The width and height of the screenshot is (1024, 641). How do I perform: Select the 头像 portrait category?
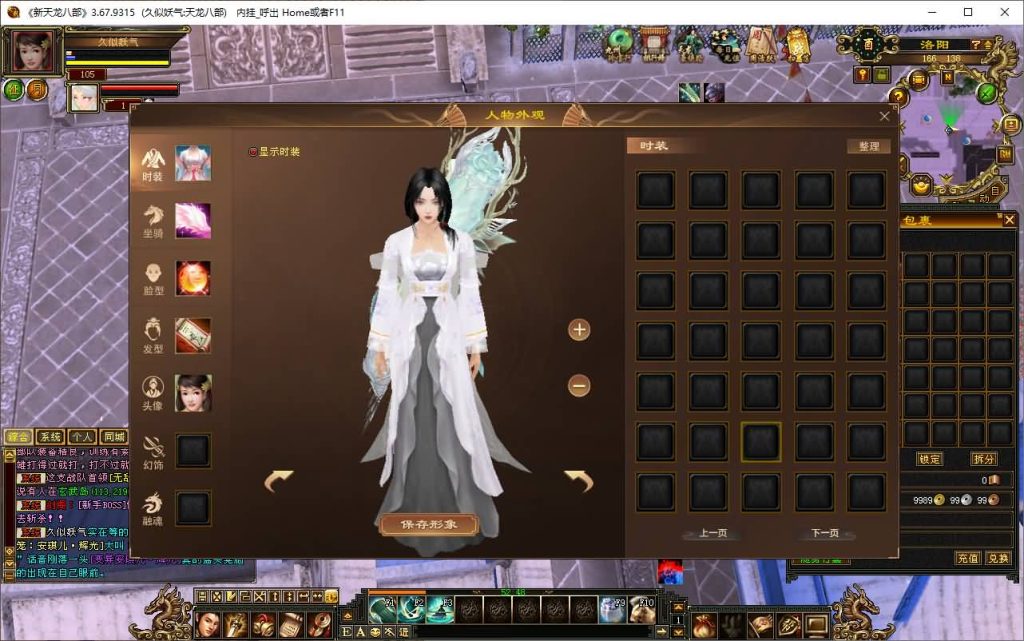coord(153,392)
